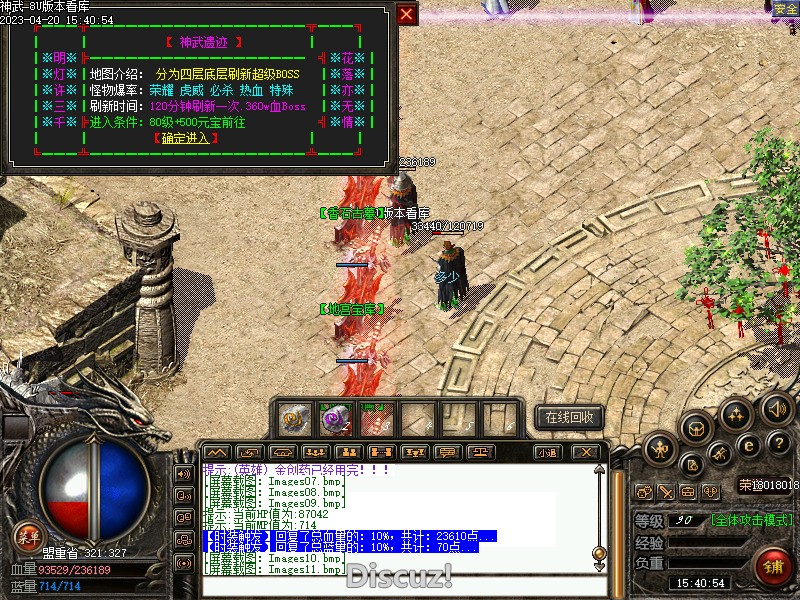800x600 pixels.
Task: Use the first hotbar slot scroll item
Action: pos(295,417)
